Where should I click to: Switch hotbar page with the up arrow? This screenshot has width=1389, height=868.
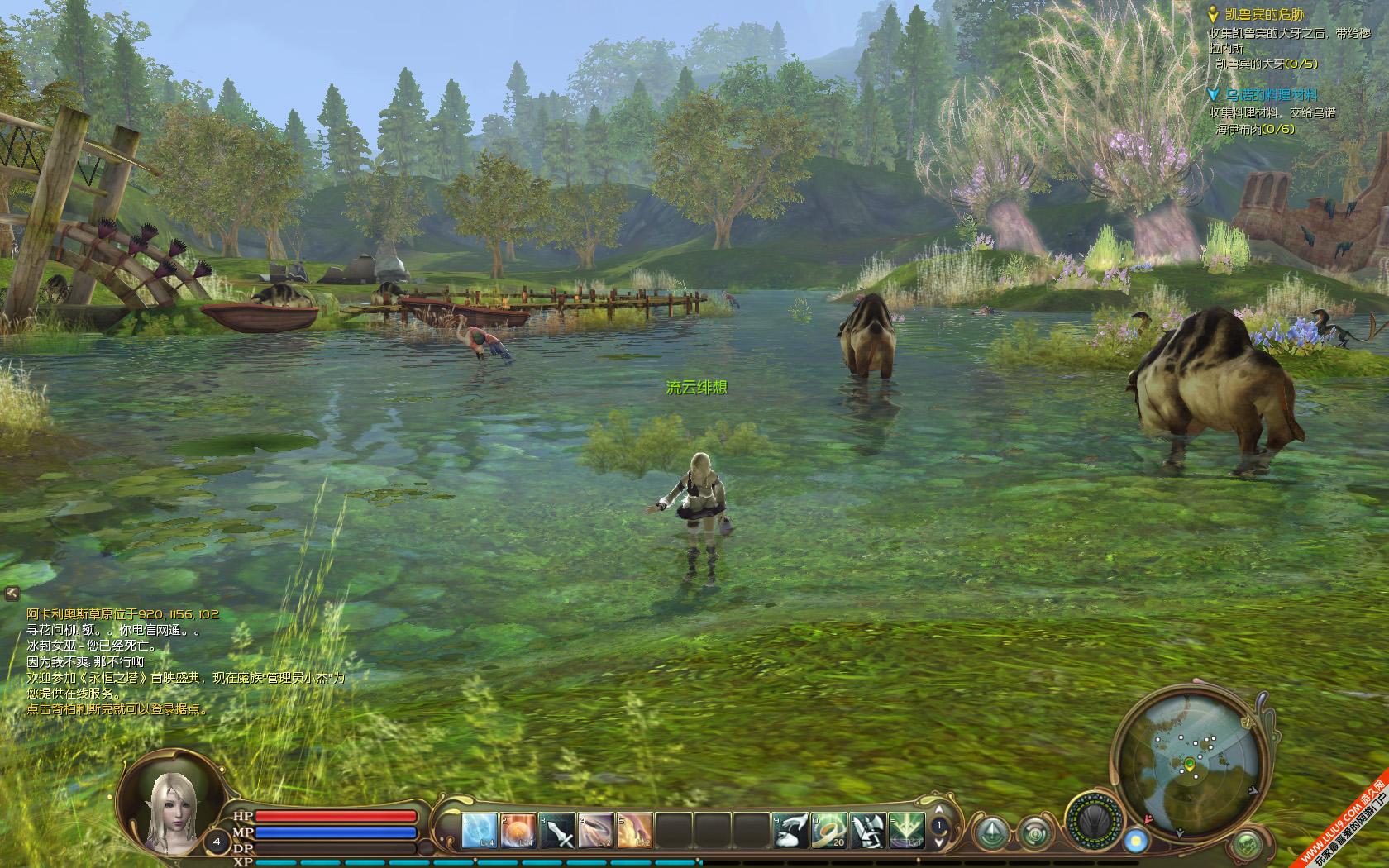938,812
